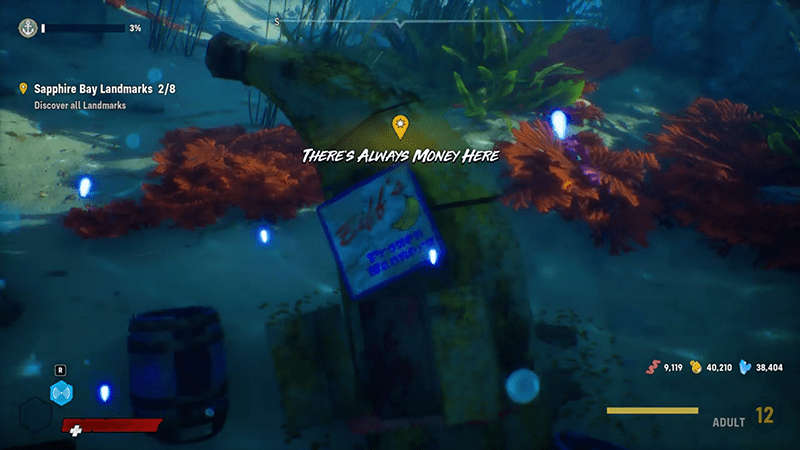Screen dimensions: 800x450
Task: Click the anchor infamy icon
Action: tap(27, 28)
